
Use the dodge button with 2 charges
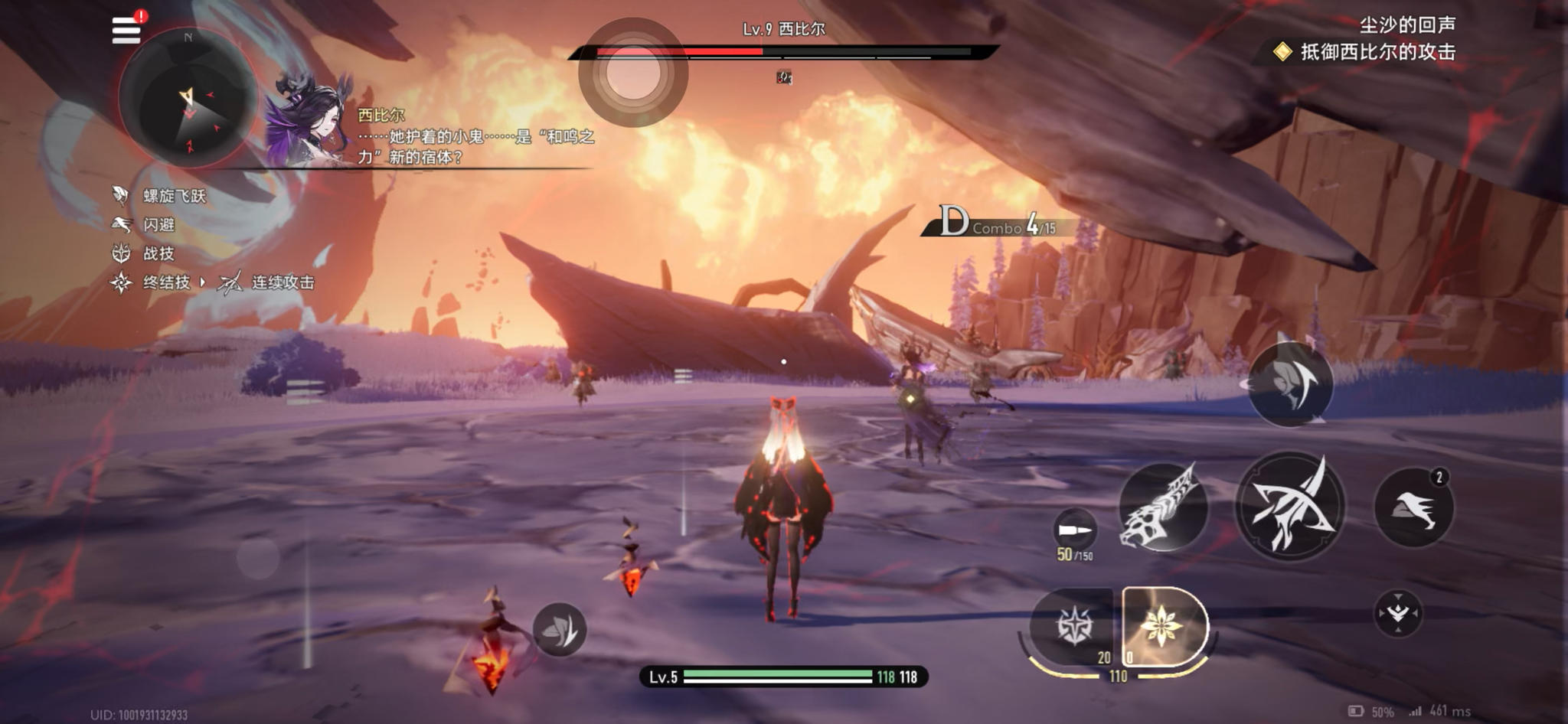(x=1413, y=507)
